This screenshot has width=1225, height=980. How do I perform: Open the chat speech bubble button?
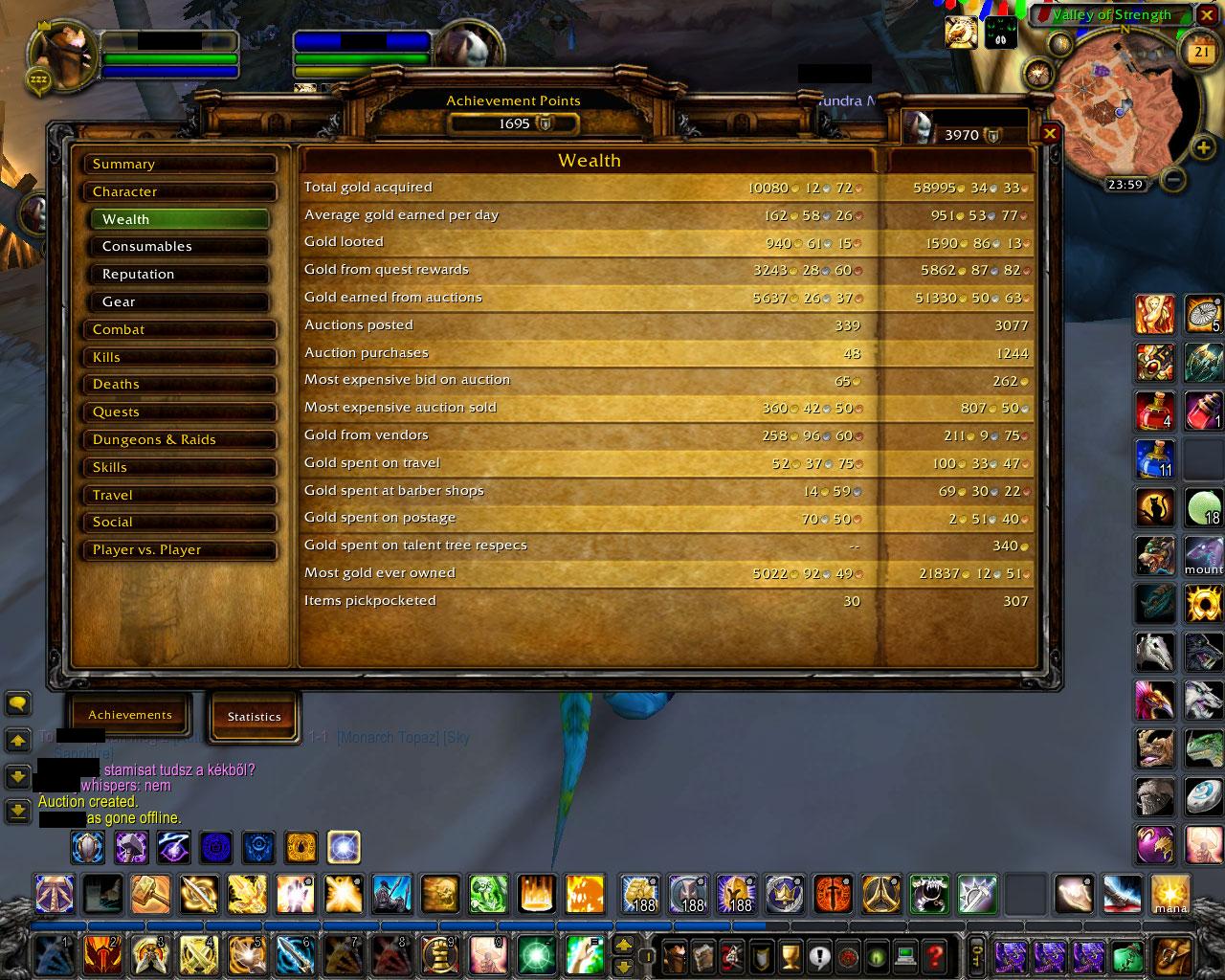17,704
